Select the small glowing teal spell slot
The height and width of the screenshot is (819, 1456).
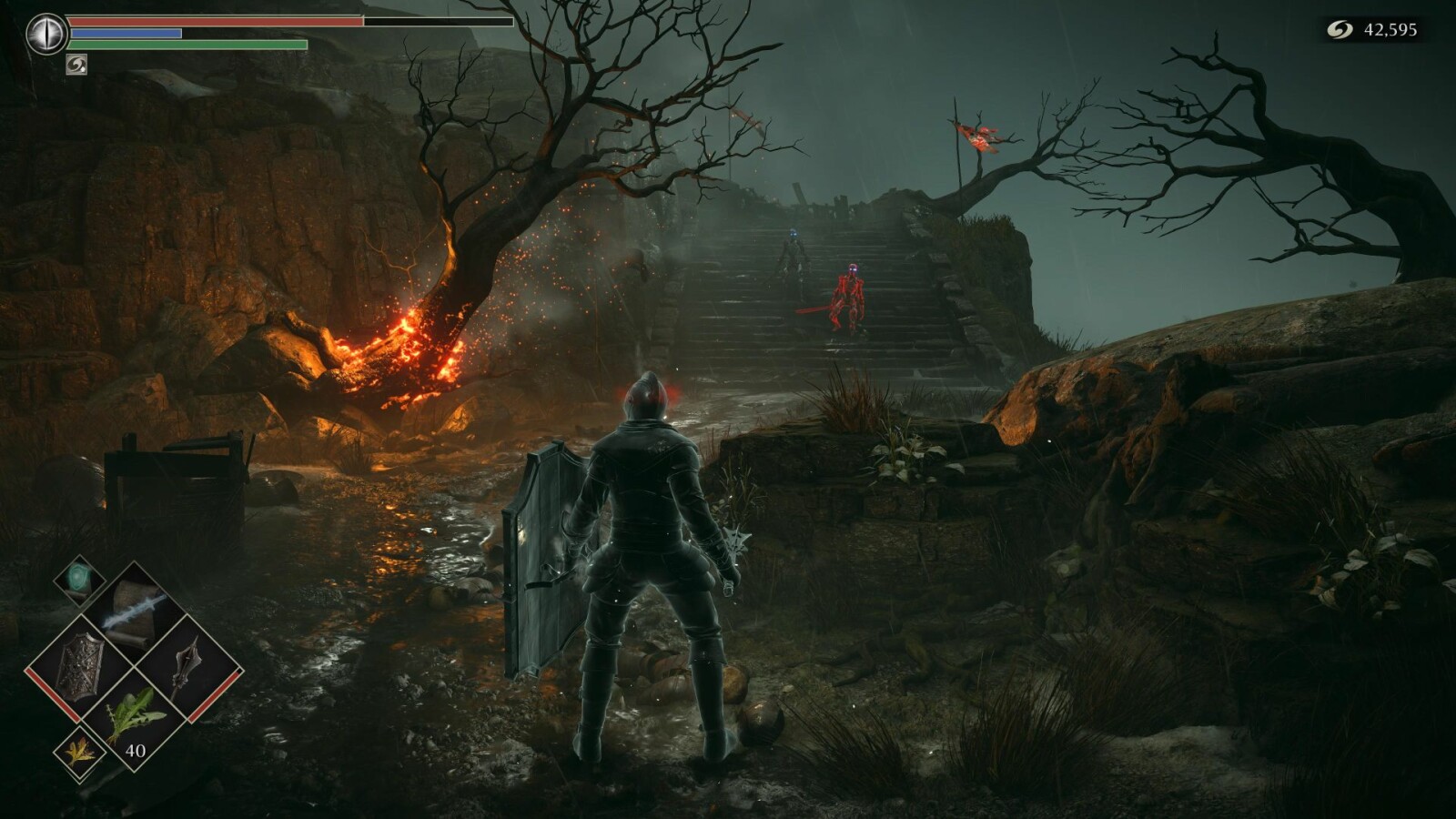point(79,580)
